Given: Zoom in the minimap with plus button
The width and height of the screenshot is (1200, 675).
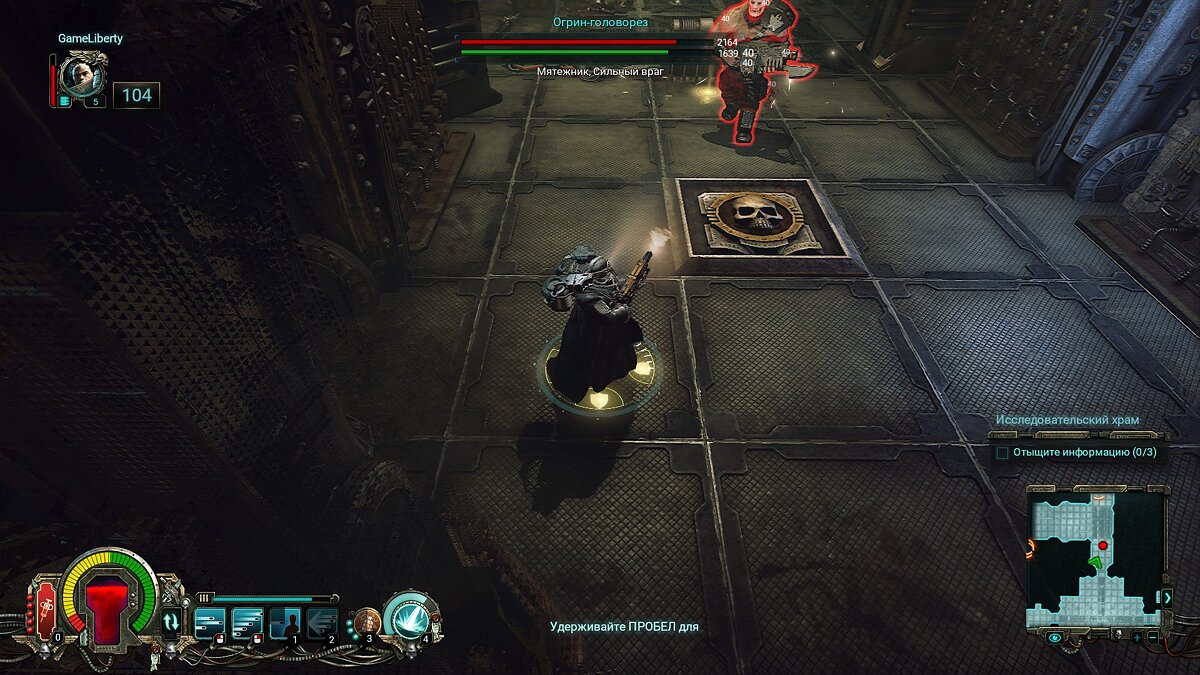Looking at the screenshot, I should click(1136, 636).
